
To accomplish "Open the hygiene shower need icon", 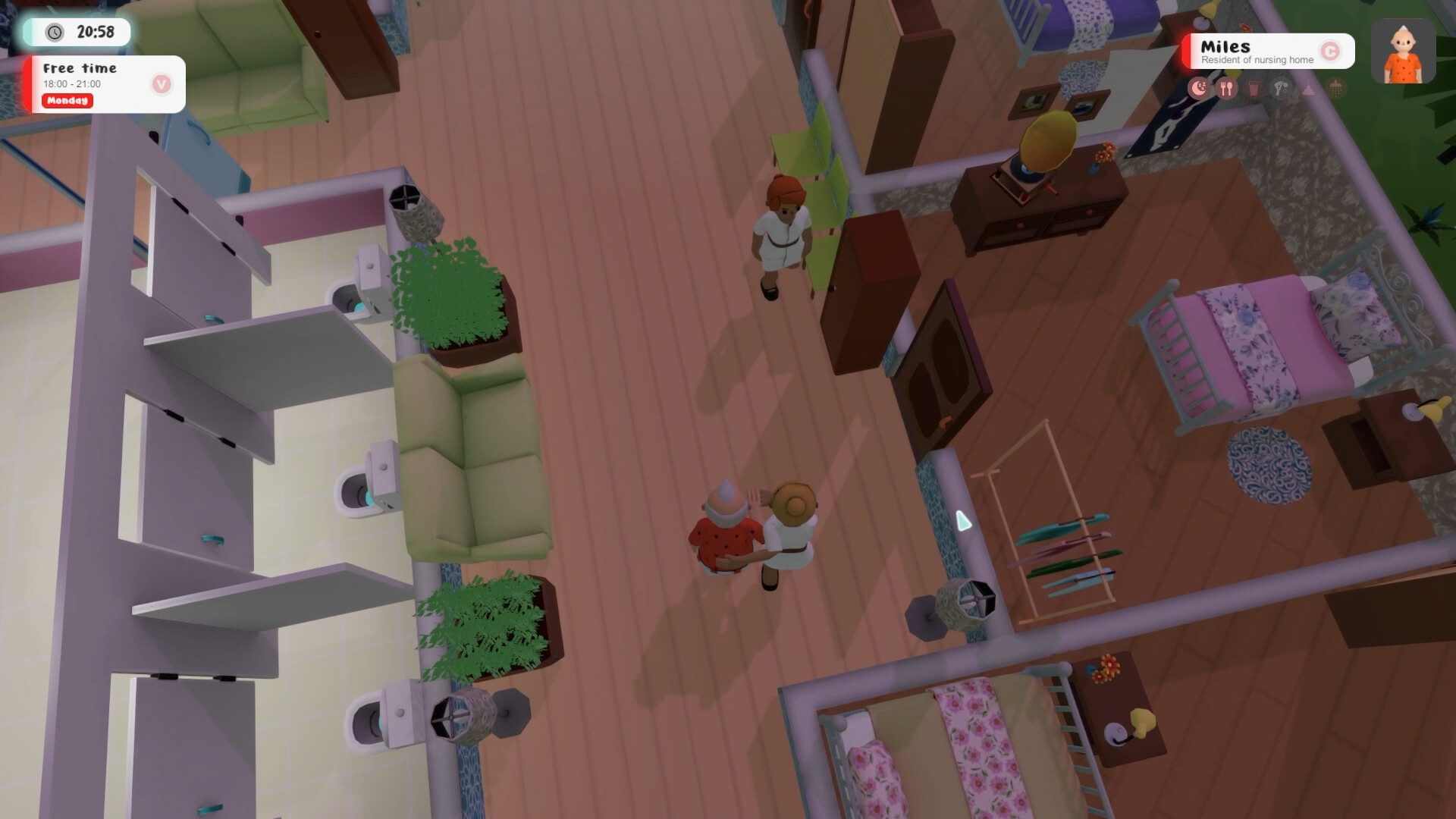I will [x=1336, y=88].
